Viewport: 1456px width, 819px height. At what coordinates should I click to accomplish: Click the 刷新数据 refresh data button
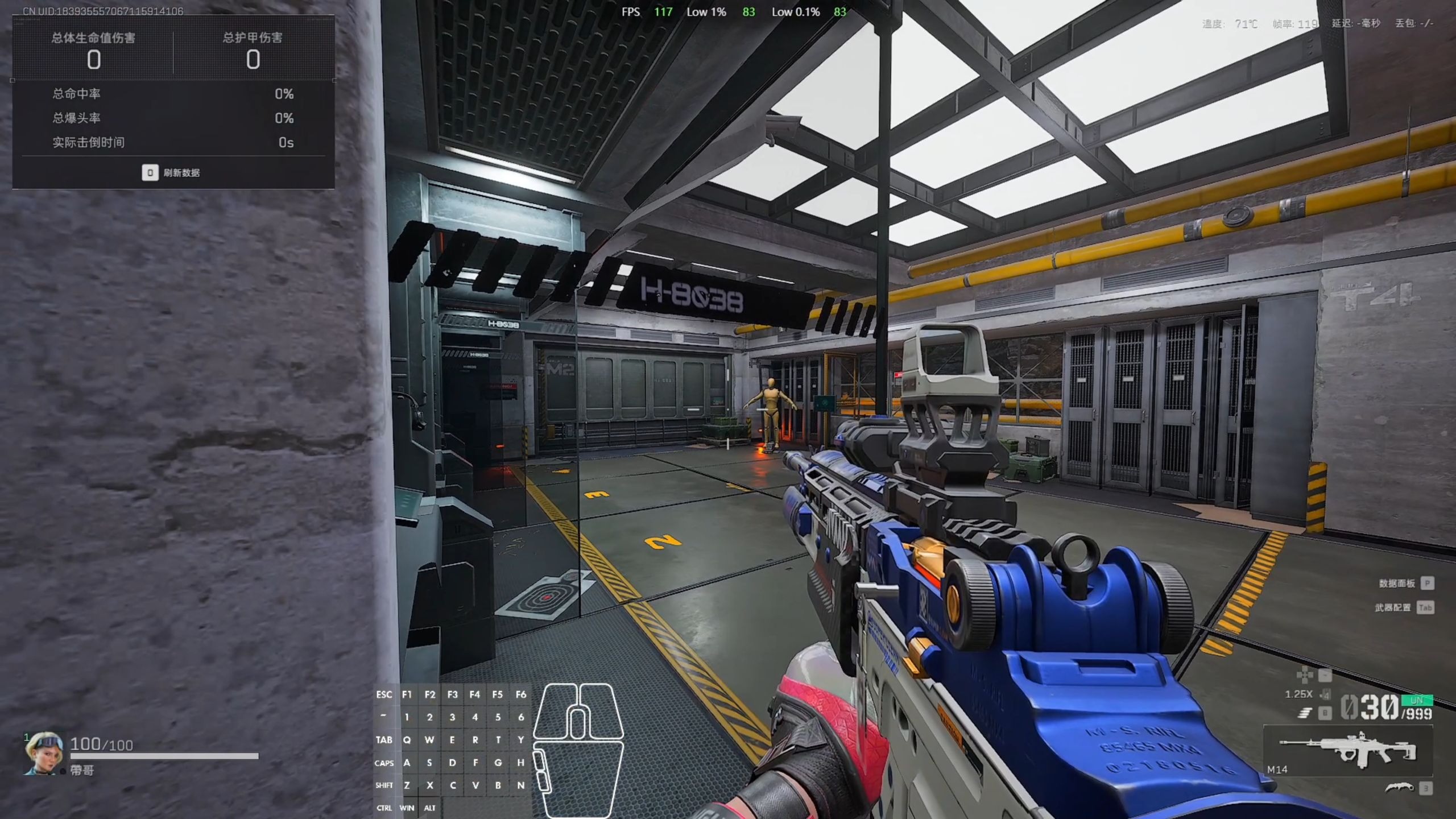[171, 173]
